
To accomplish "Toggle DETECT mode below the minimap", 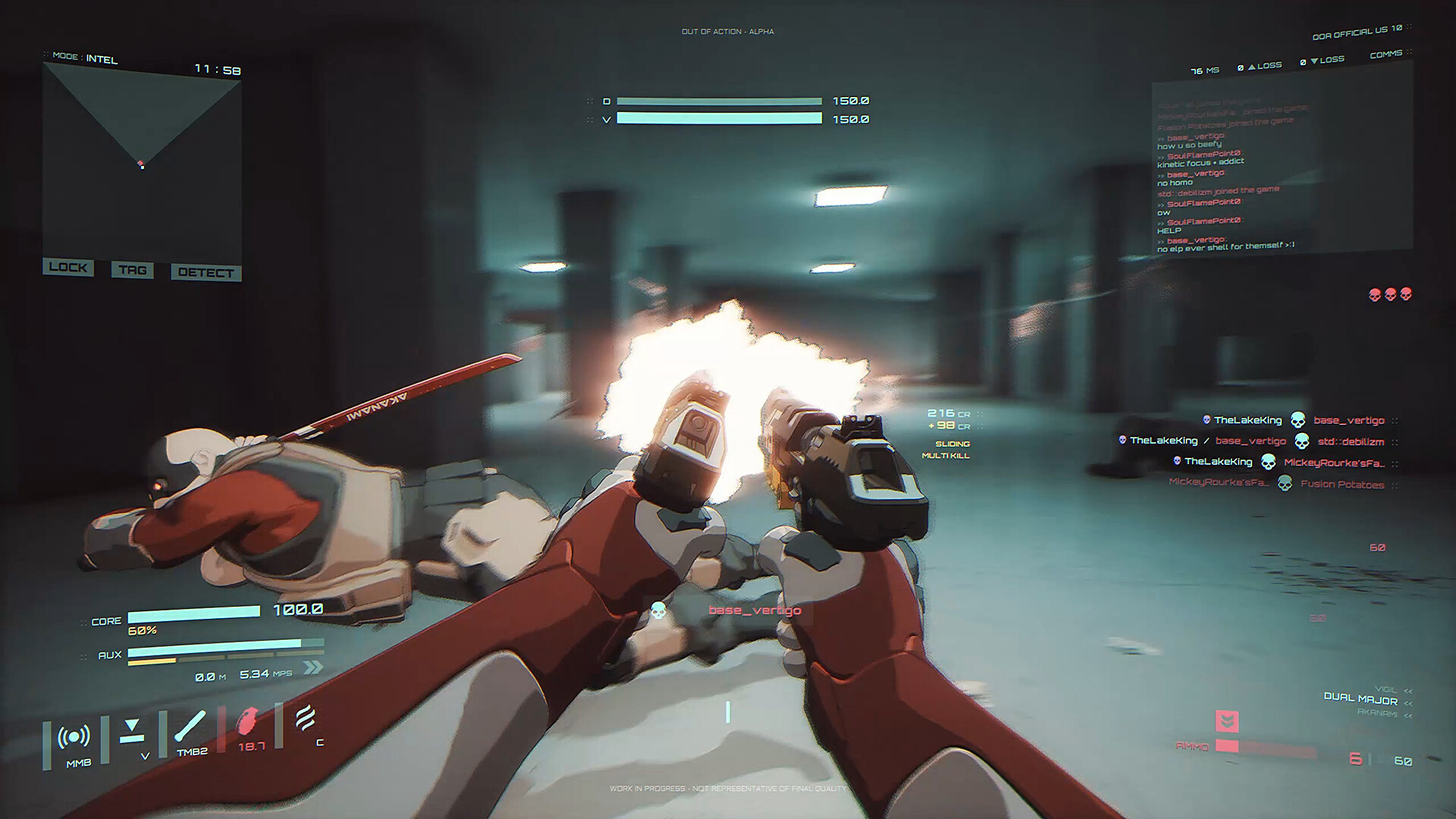I will 206,272.
